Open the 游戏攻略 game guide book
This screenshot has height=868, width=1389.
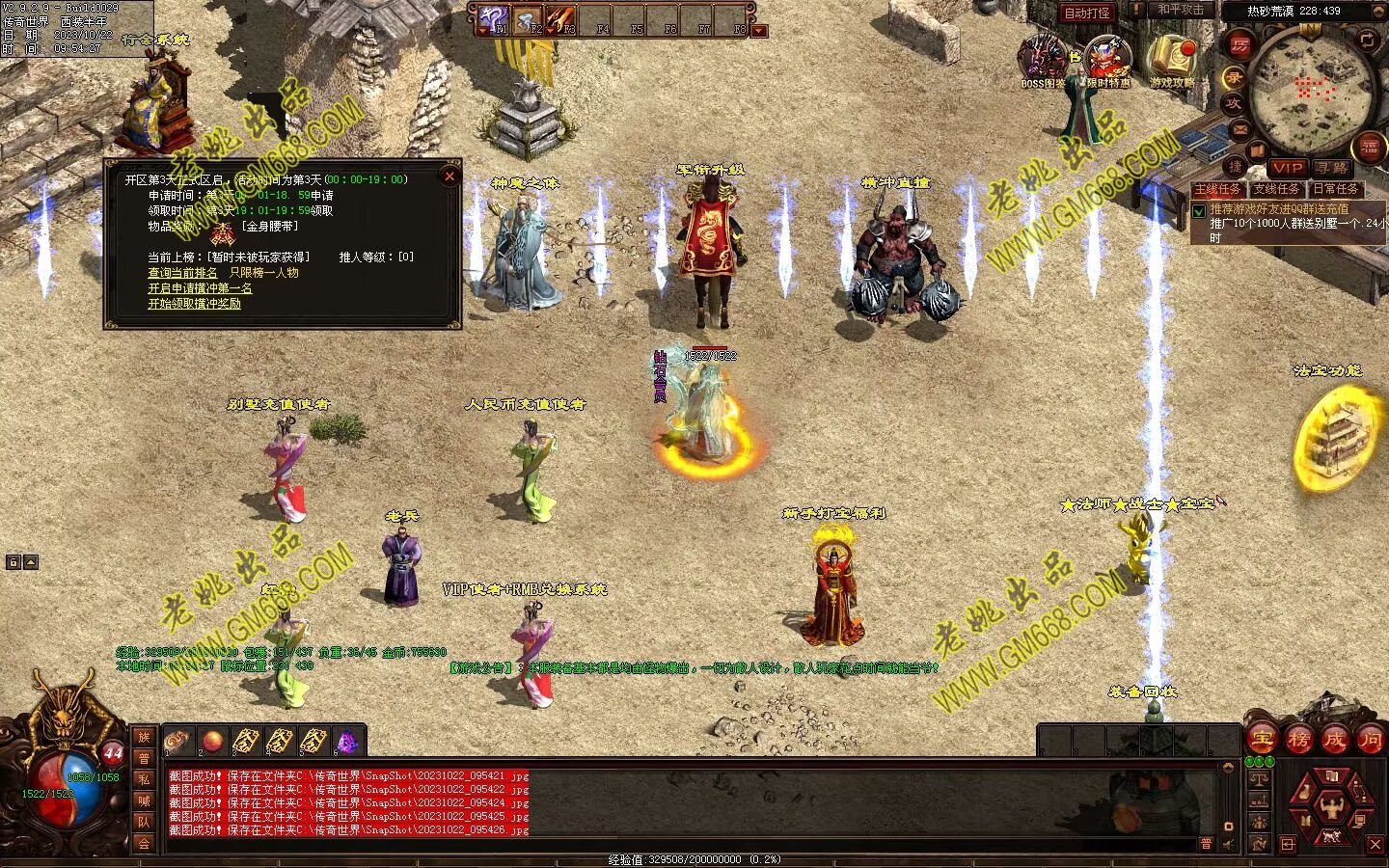tap(1171, 61)
